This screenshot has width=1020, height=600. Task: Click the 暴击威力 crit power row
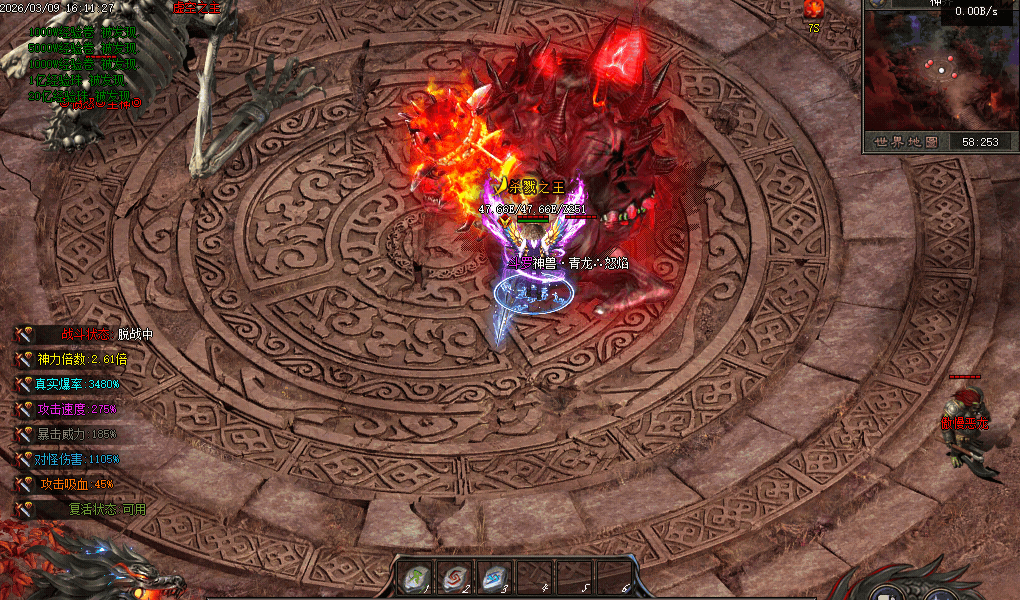pyautogui.click(x=78, y=434)
